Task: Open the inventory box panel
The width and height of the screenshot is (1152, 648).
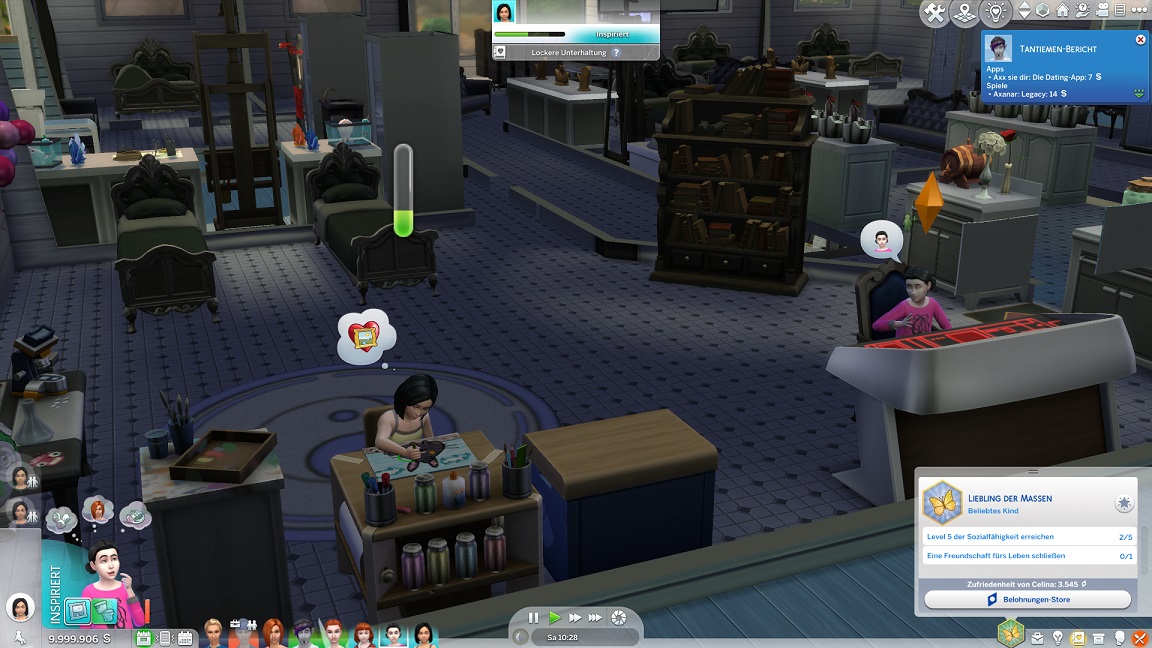Action: [1099, 638]
